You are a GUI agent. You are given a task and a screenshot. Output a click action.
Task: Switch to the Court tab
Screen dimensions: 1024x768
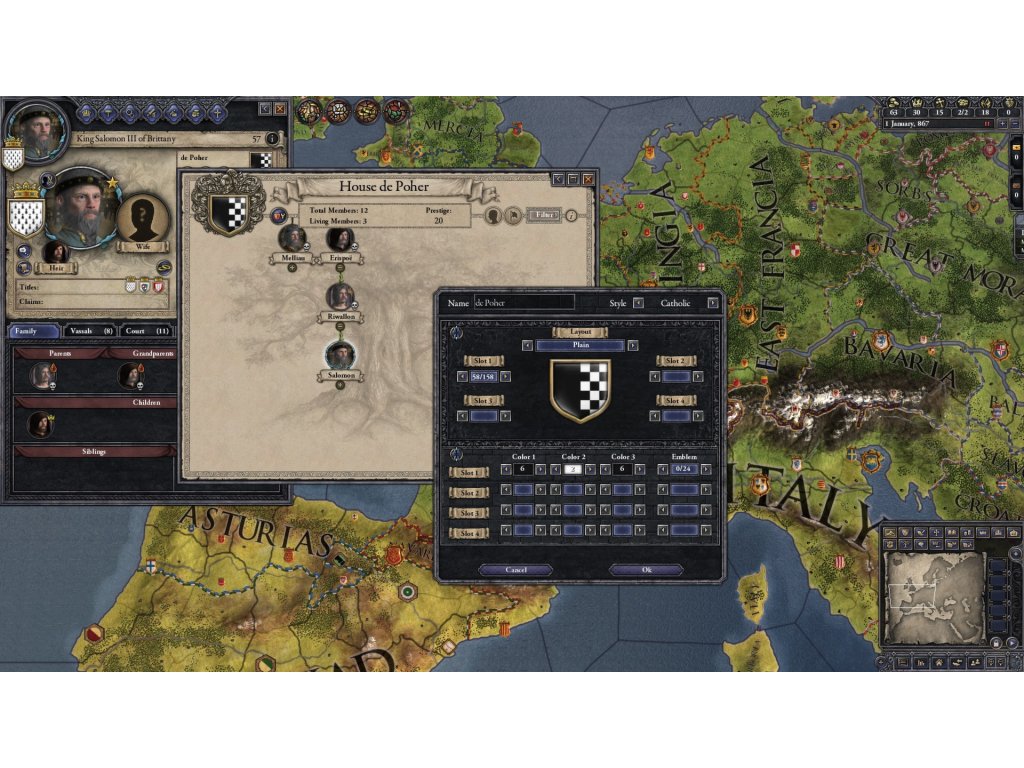coord(147,330)
